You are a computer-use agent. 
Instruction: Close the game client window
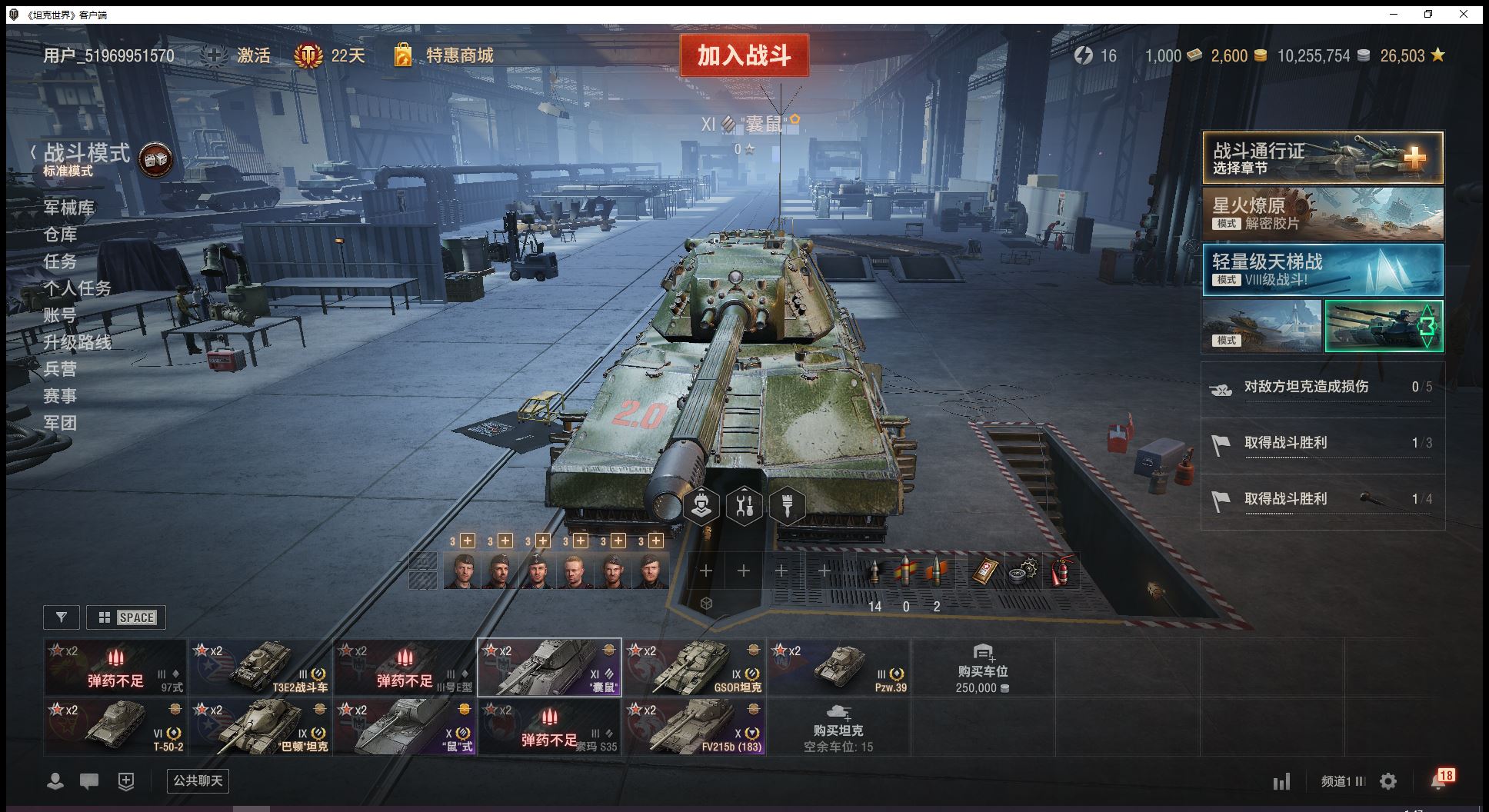tap(1464, 14)
